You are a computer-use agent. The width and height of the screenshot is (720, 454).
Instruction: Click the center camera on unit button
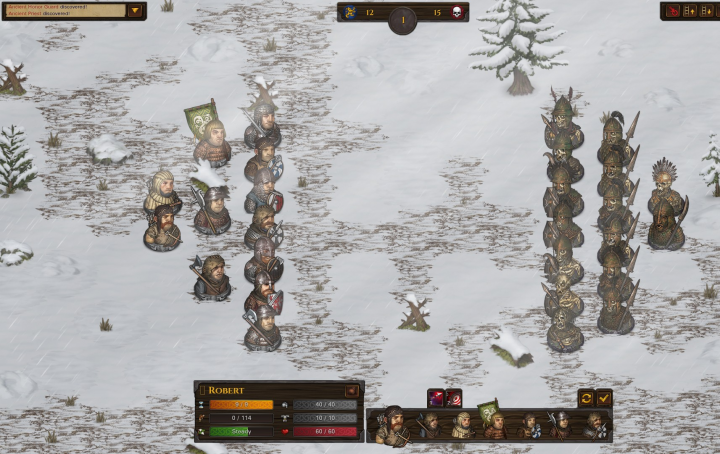point(672,11)
